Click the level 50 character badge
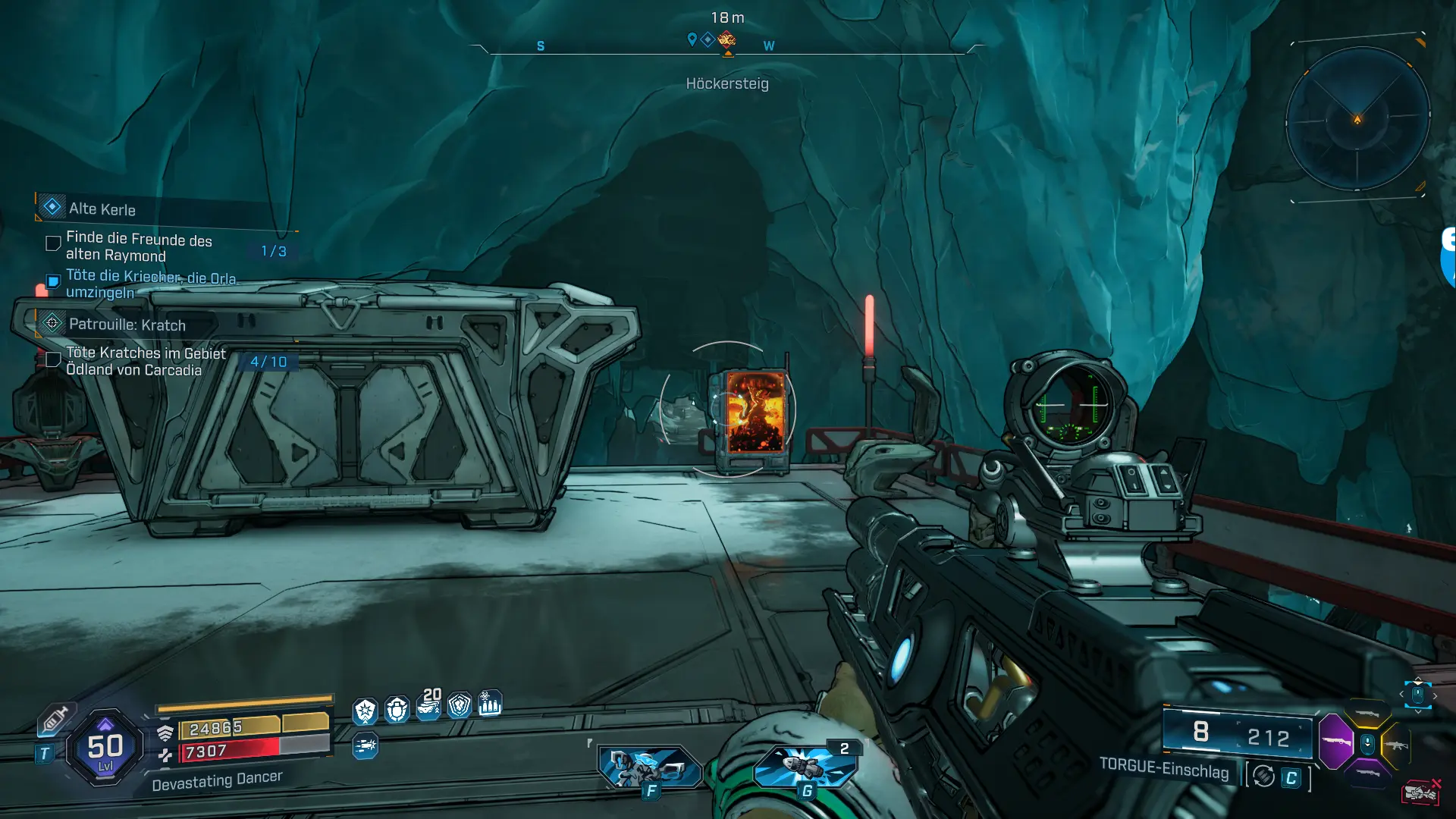The image size is (1456, 819). pos(105,748)
